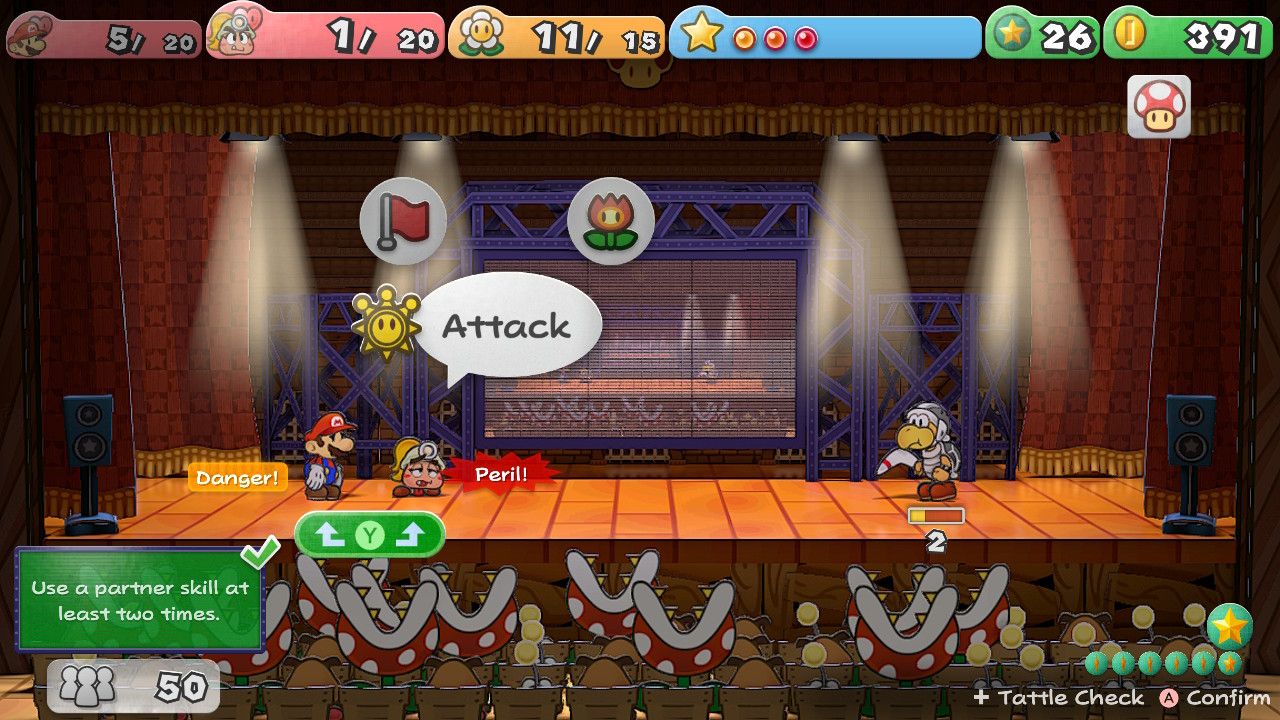Screen dimensions: 1280x720
Task: Select the sun badge command icon
Action: (x=386, y=323)
